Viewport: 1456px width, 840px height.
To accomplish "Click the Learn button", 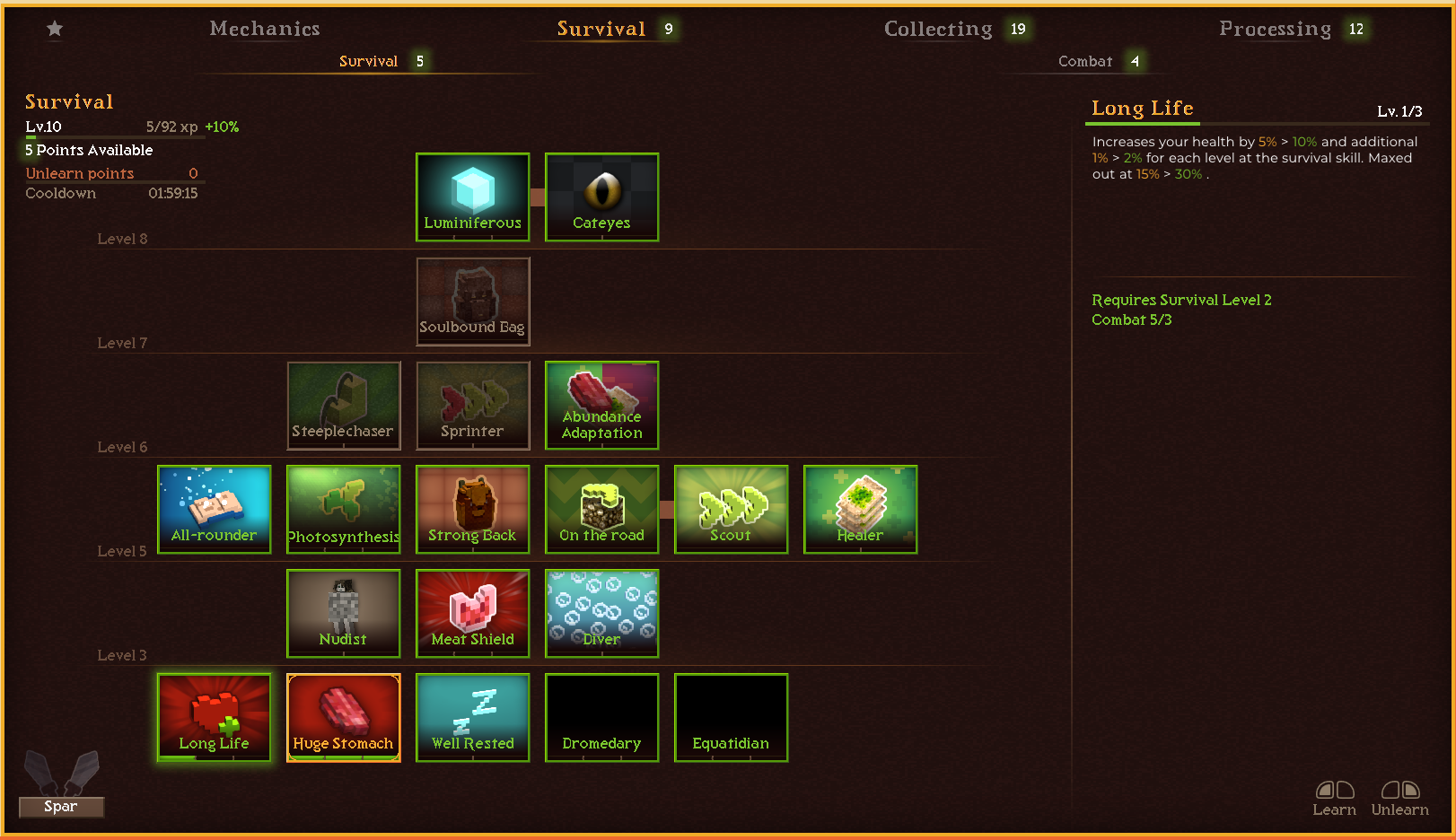I will 1334,798.
